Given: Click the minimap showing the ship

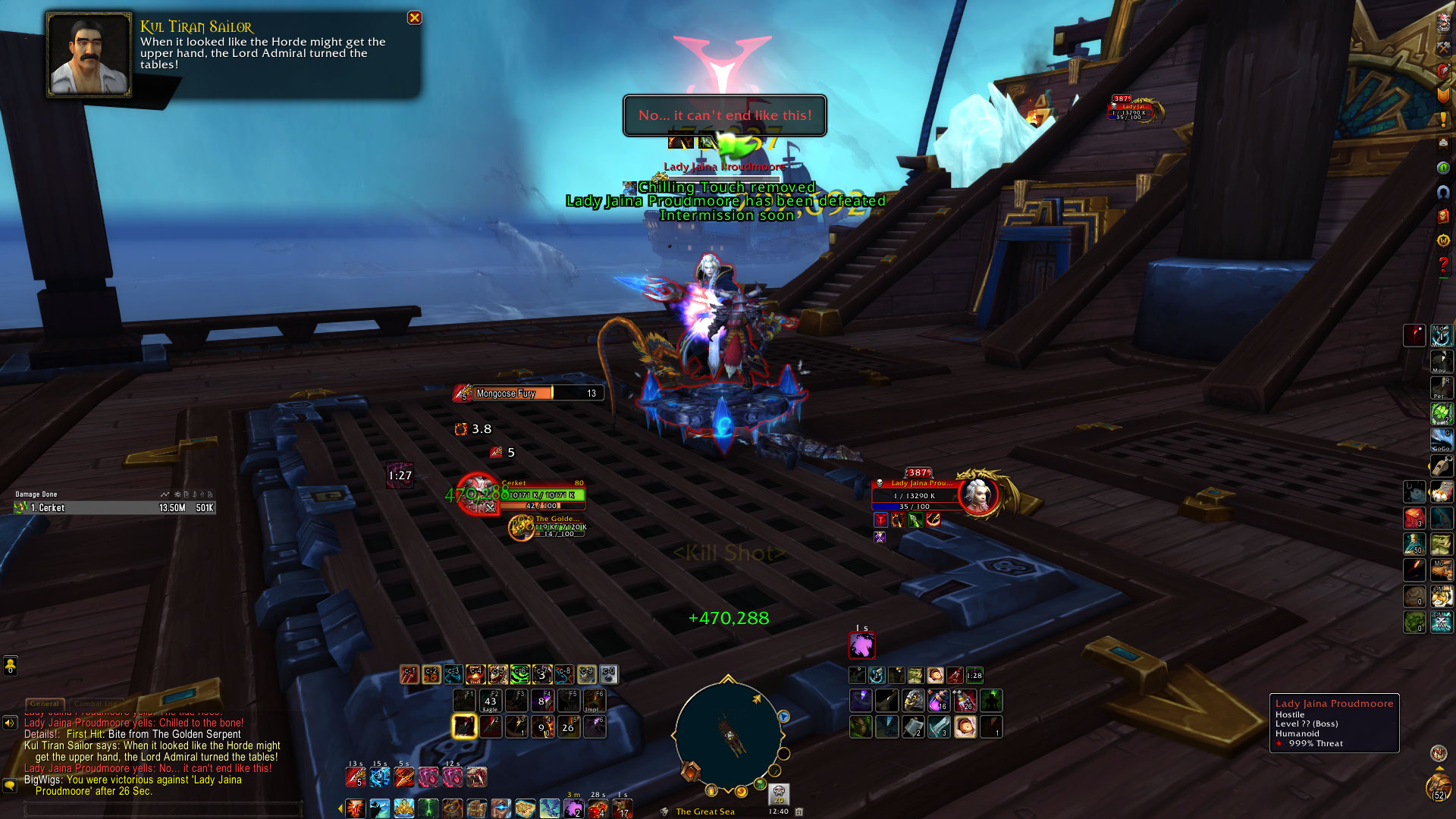Looking at the screenshot, I should [x=727, y=736].
